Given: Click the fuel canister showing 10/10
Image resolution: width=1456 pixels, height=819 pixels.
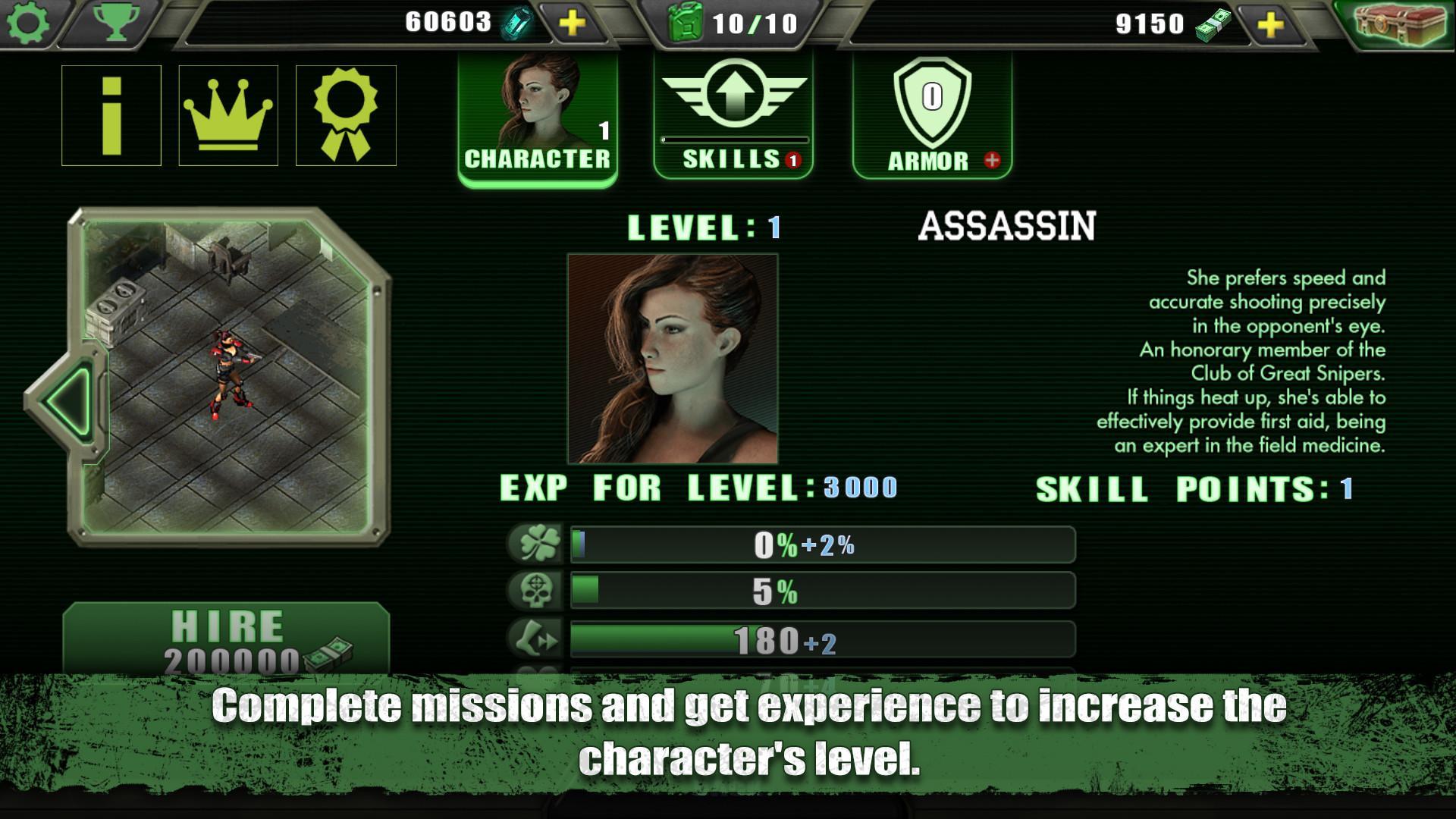Looking at the screenshot, I should (720, 23).
